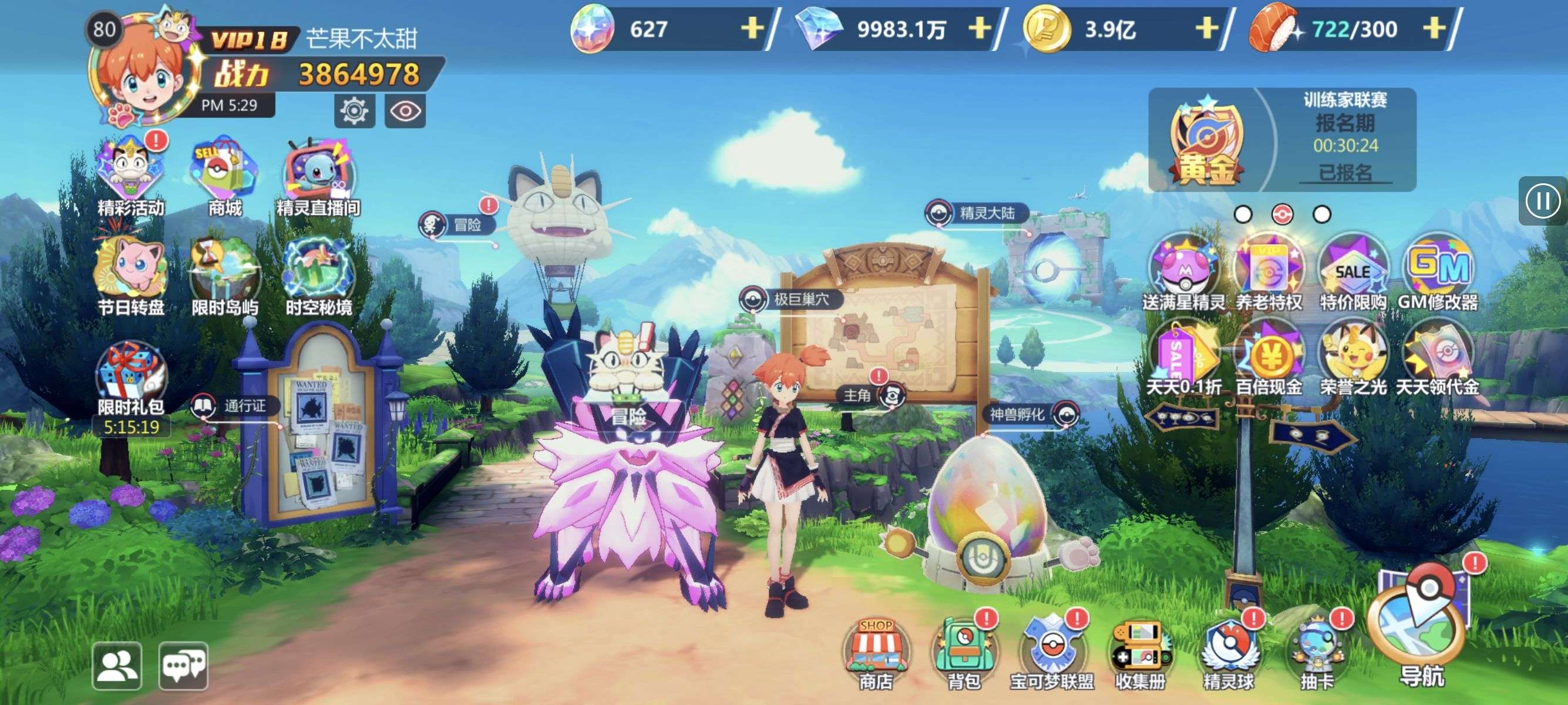The height and width of the screenshot is (705, 1568).
Task: Open the 训练家联赛 trainer league banner
Action: pos(1282,140)
